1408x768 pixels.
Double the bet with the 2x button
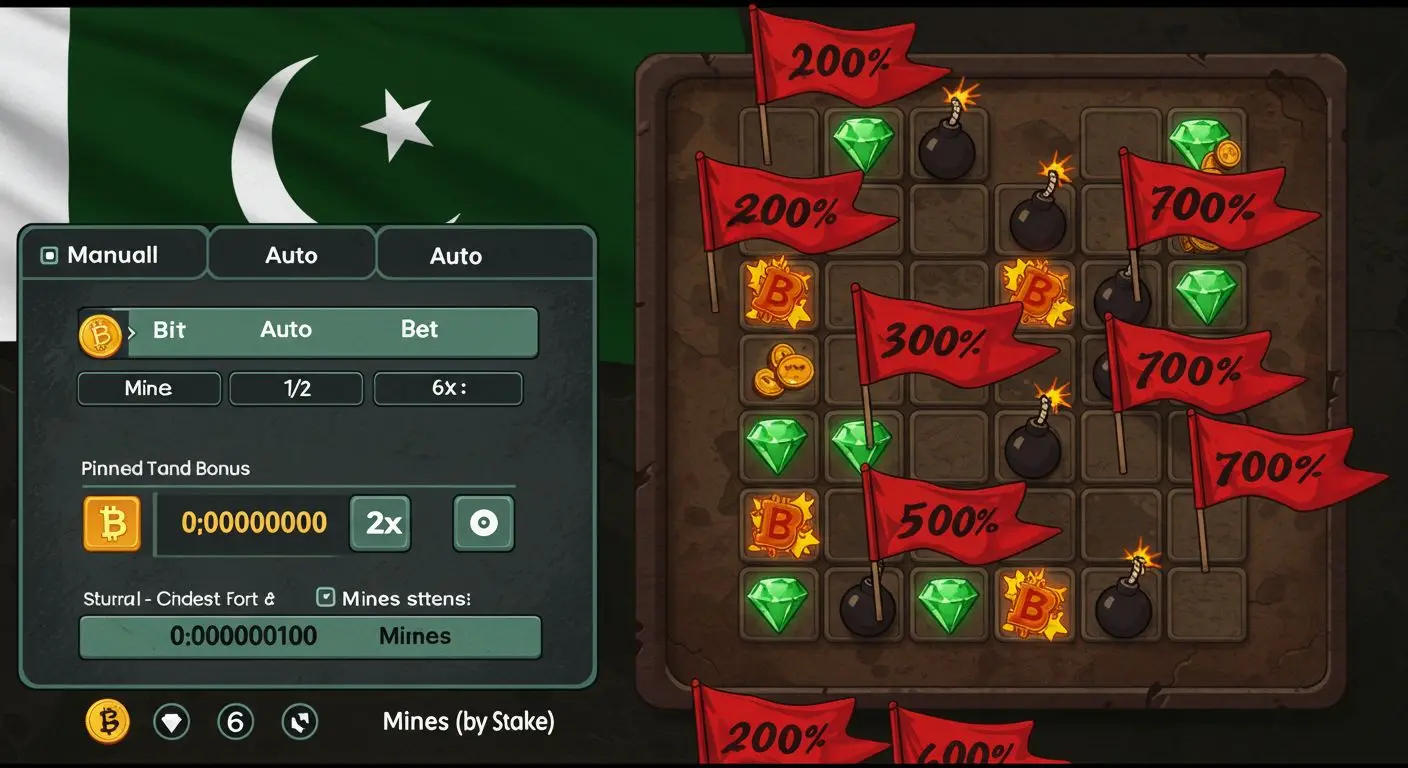380,523
